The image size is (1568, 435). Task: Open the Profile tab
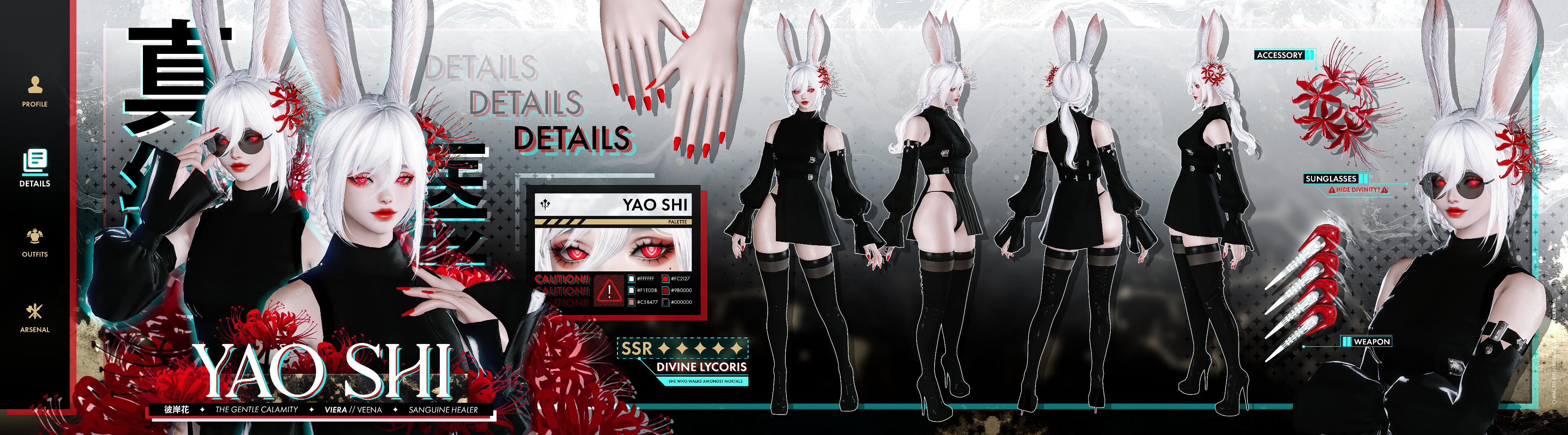[35, 91]
